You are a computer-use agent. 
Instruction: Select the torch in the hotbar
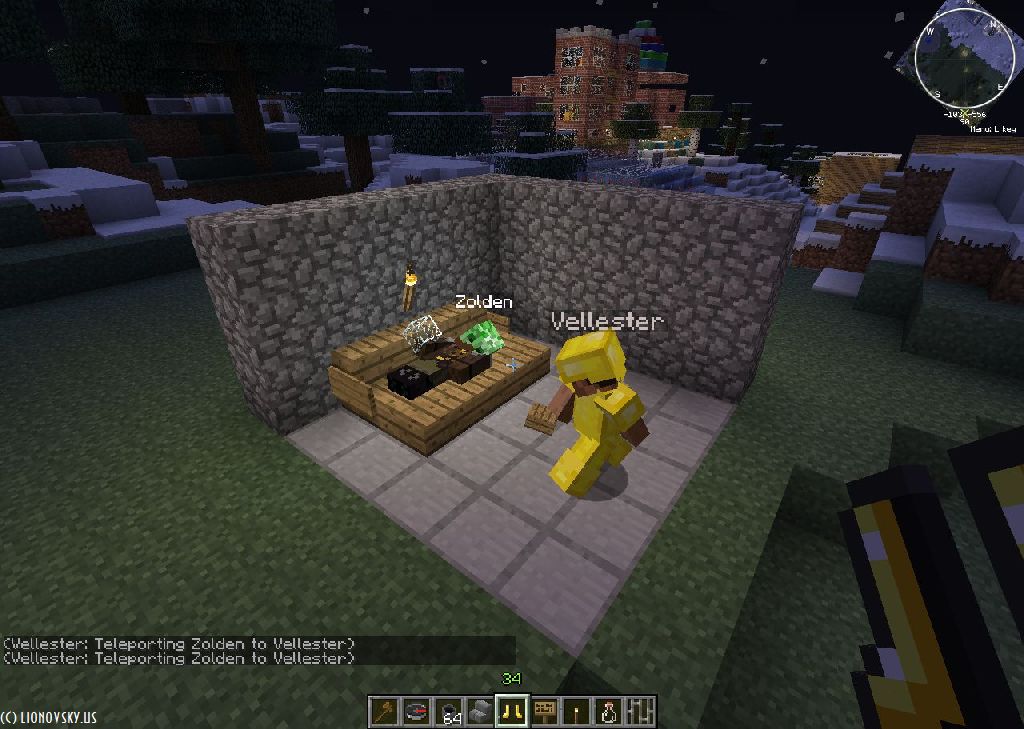[577, 711]
